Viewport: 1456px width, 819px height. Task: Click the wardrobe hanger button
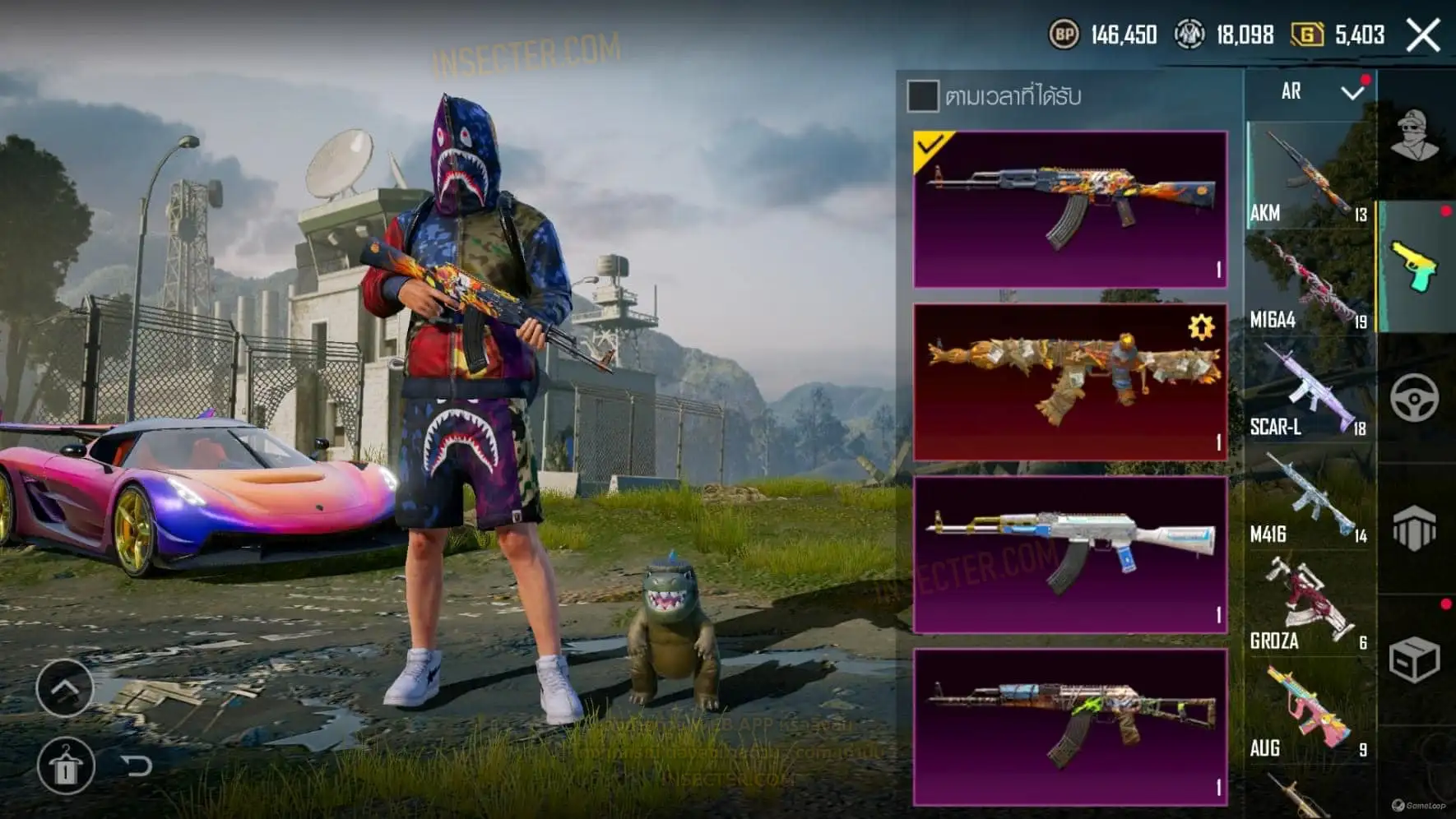point(66,766)
